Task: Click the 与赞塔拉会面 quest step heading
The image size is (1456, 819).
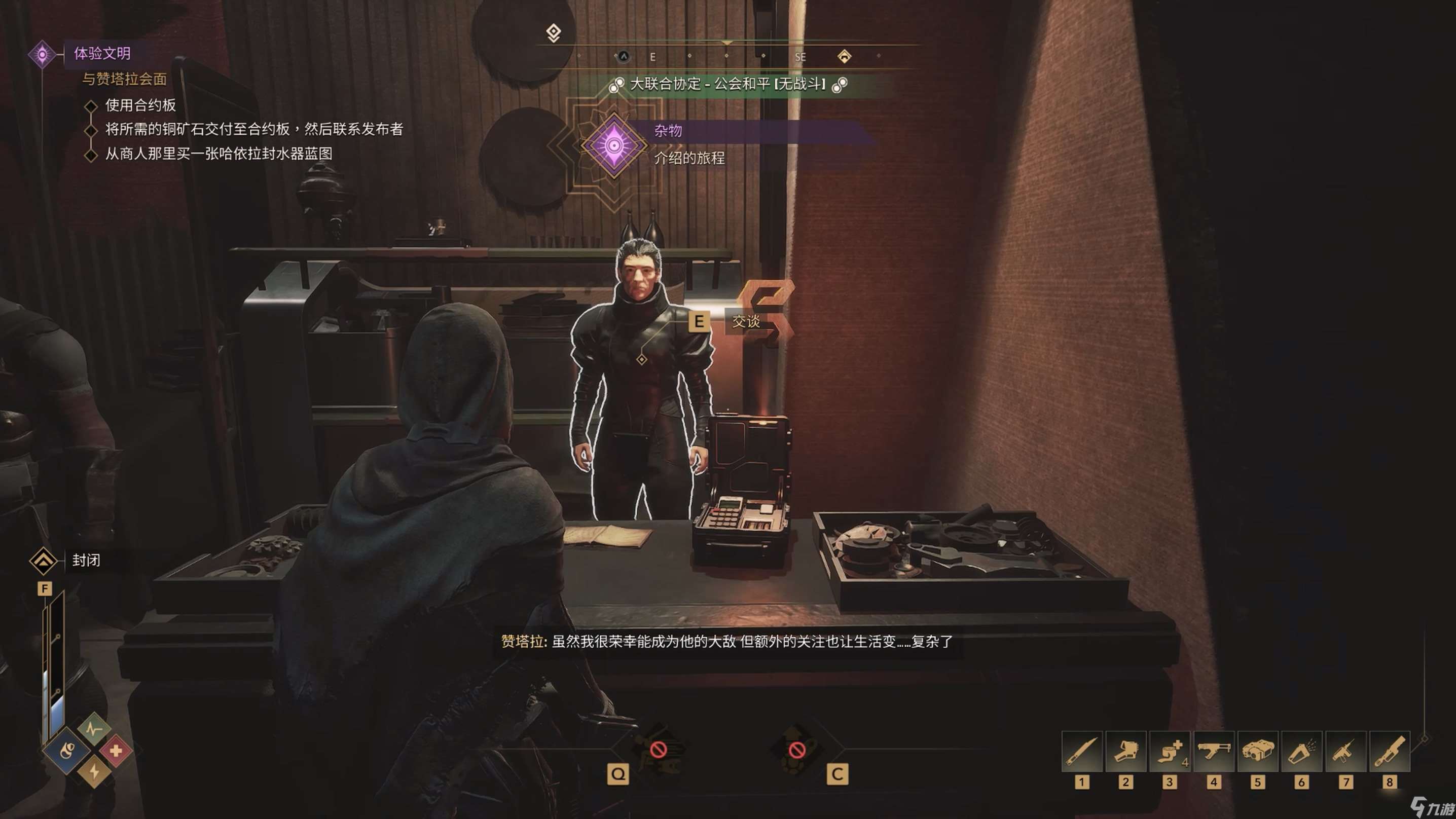Action: point(124,79)
